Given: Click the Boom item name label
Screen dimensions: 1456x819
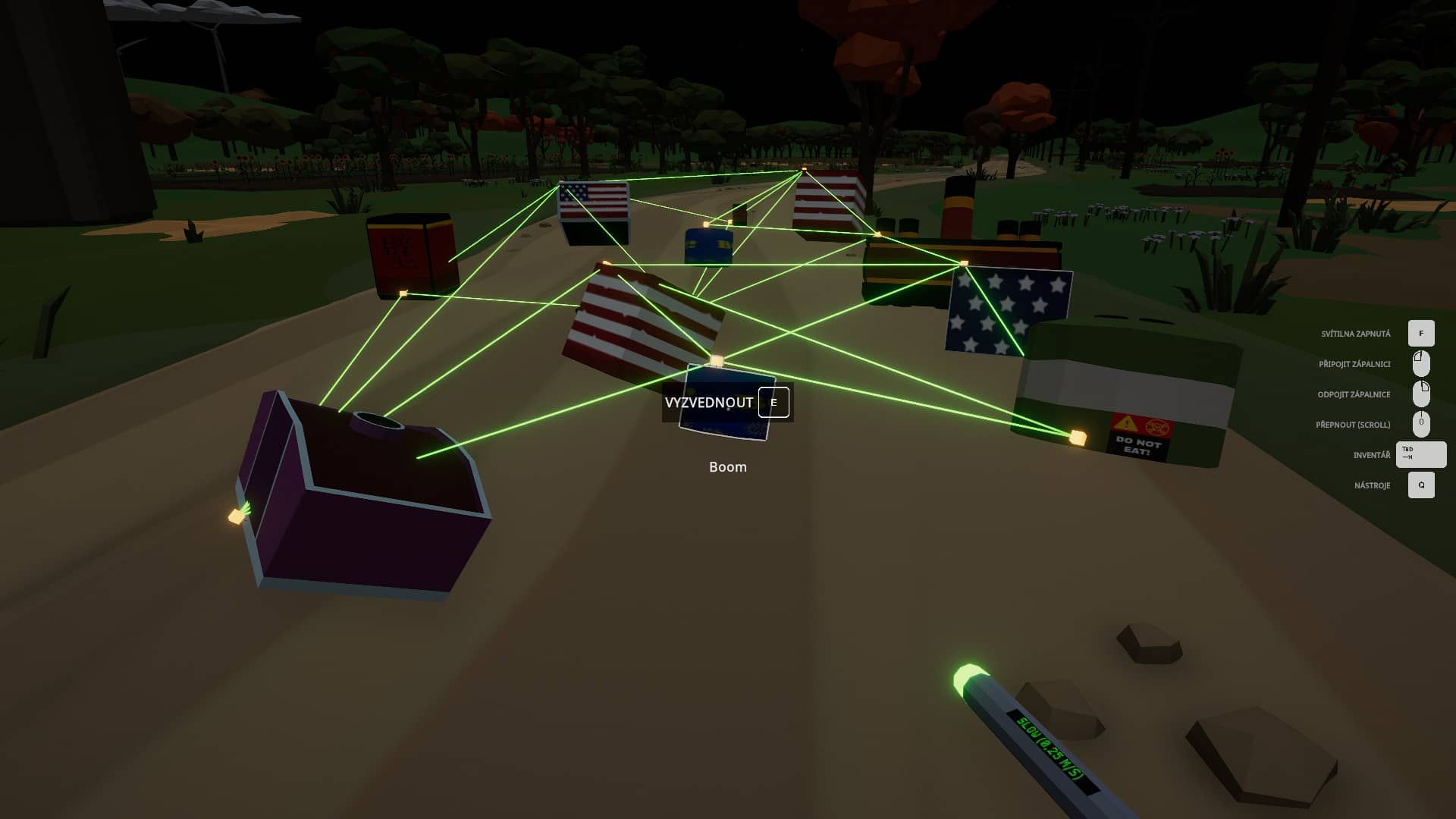Looking at the screenshot, I should [727, 467].
